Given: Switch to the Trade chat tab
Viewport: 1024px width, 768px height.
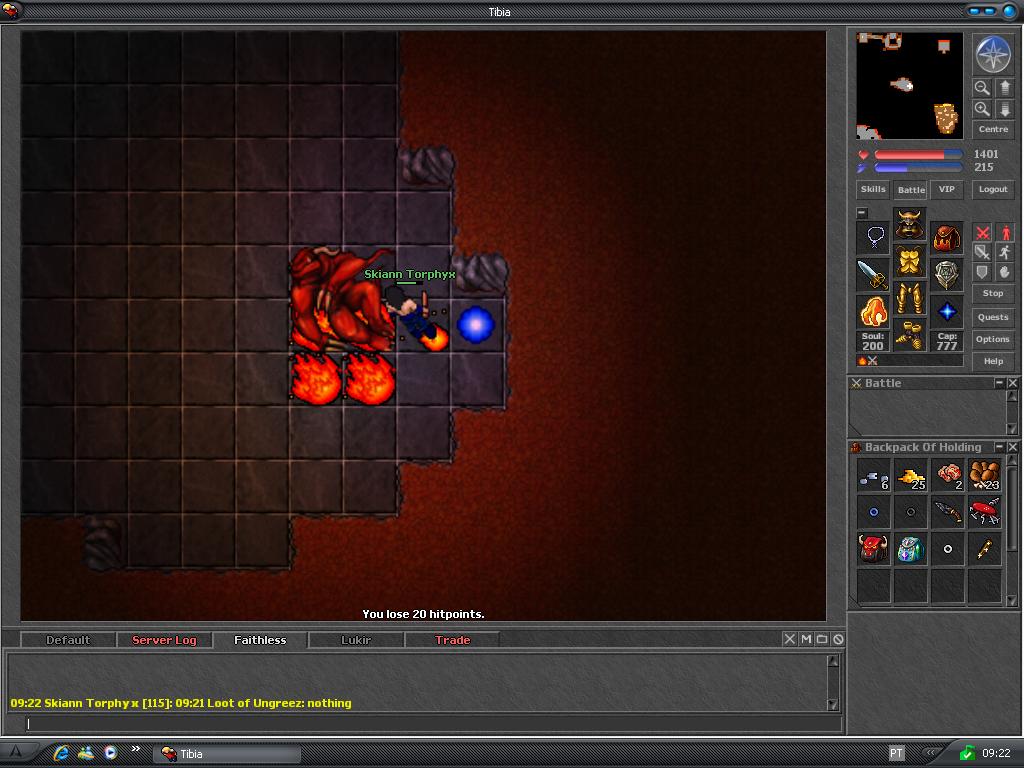Looking at the screenshot, I should (x=452, y=640).
